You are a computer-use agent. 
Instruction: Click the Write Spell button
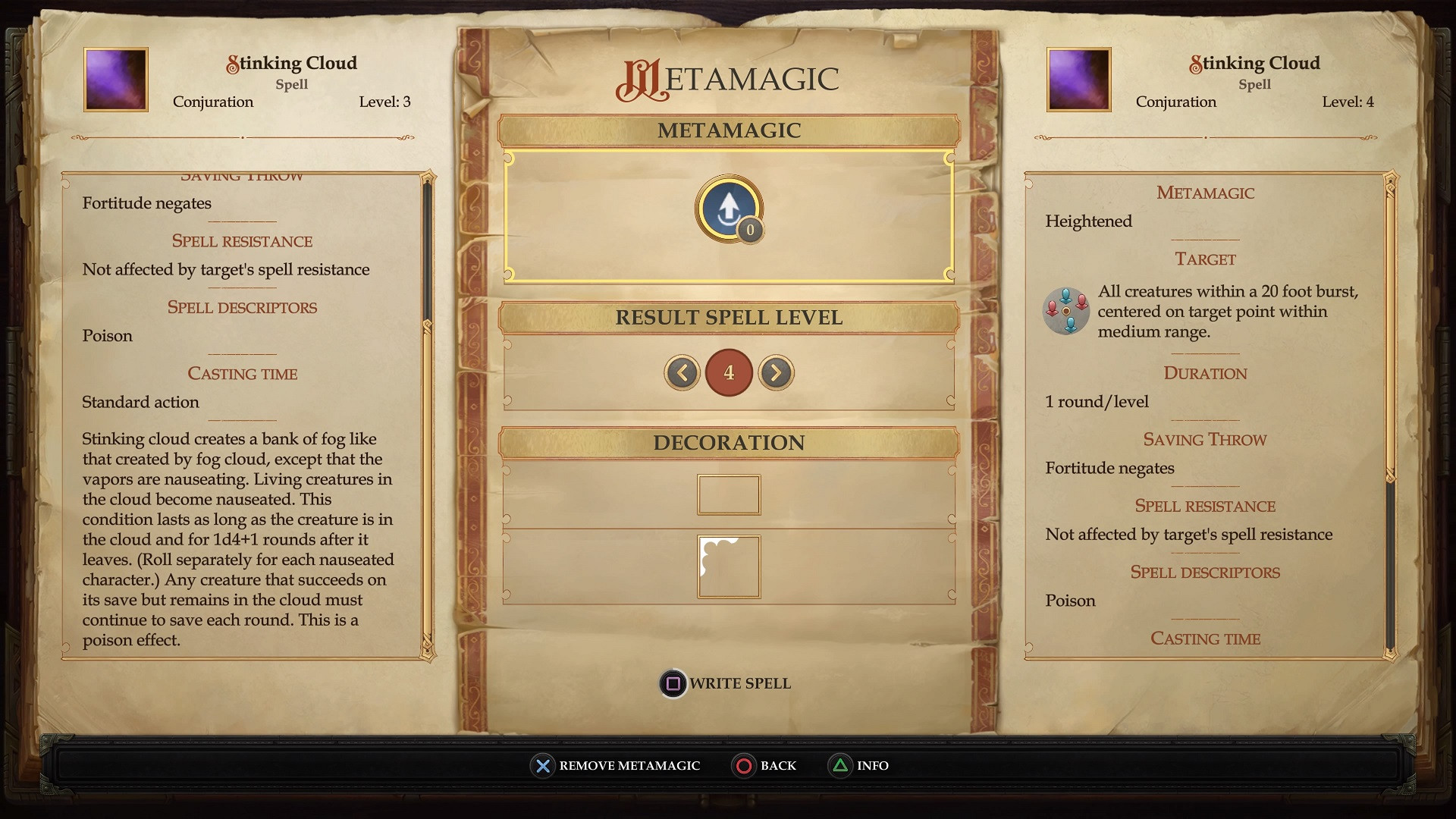726,683
